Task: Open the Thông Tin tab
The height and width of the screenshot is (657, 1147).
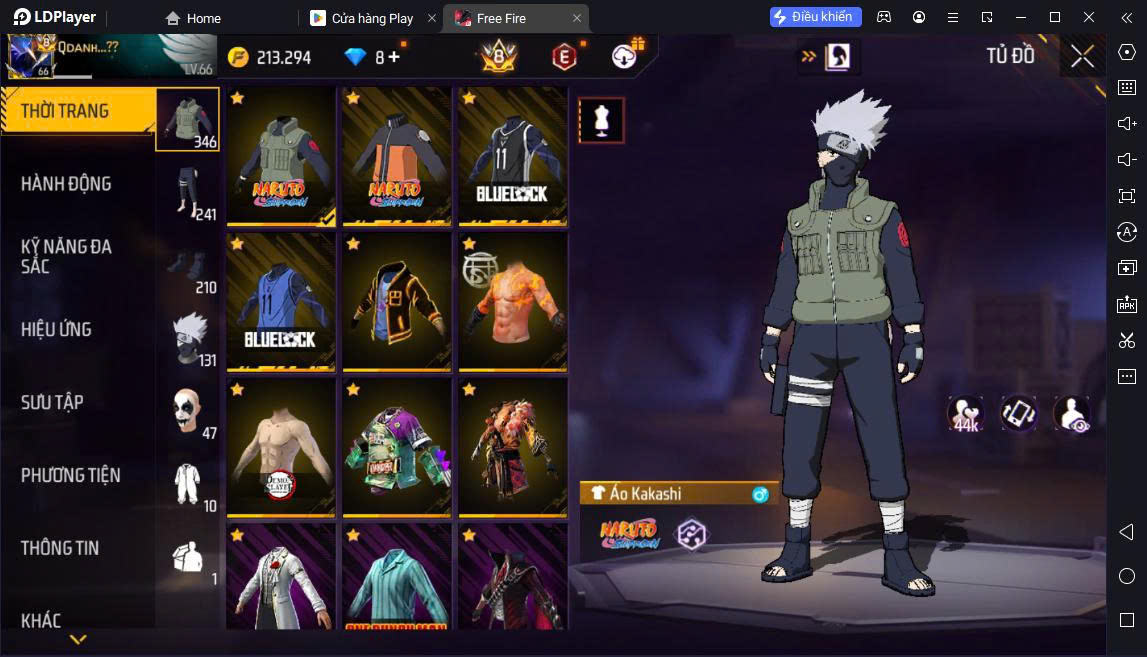Action: coord(60,548)
